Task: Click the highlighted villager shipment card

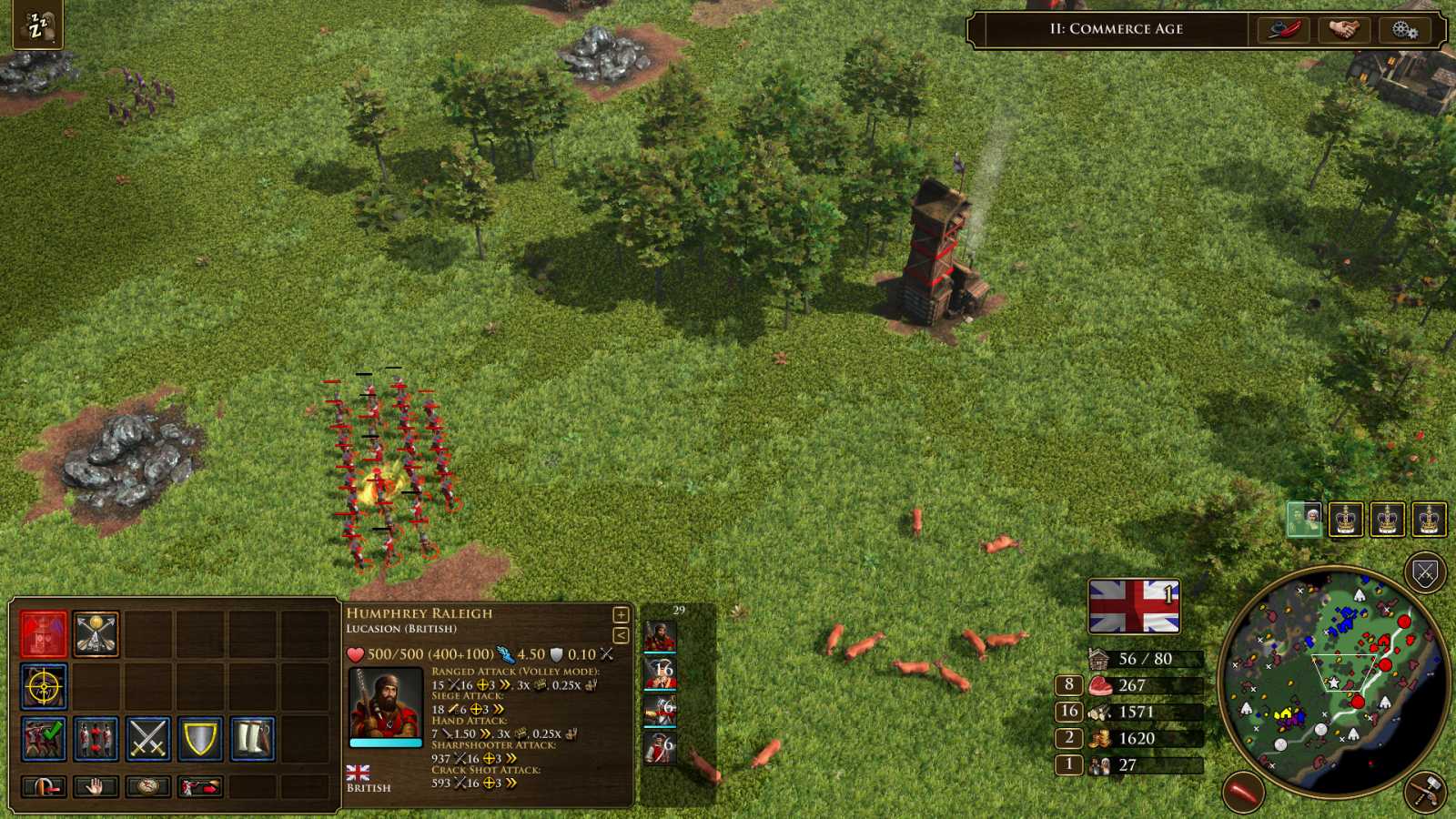Action: (1305, 521)
